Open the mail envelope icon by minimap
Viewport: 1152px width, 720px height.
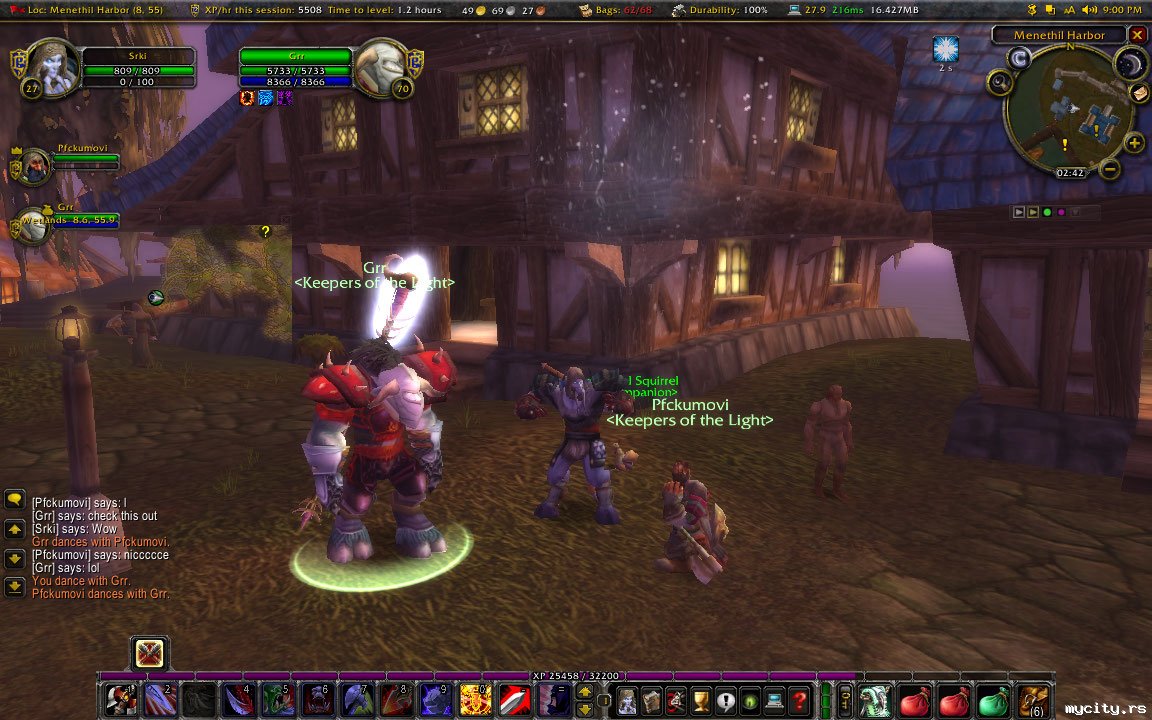(1140, 93)
